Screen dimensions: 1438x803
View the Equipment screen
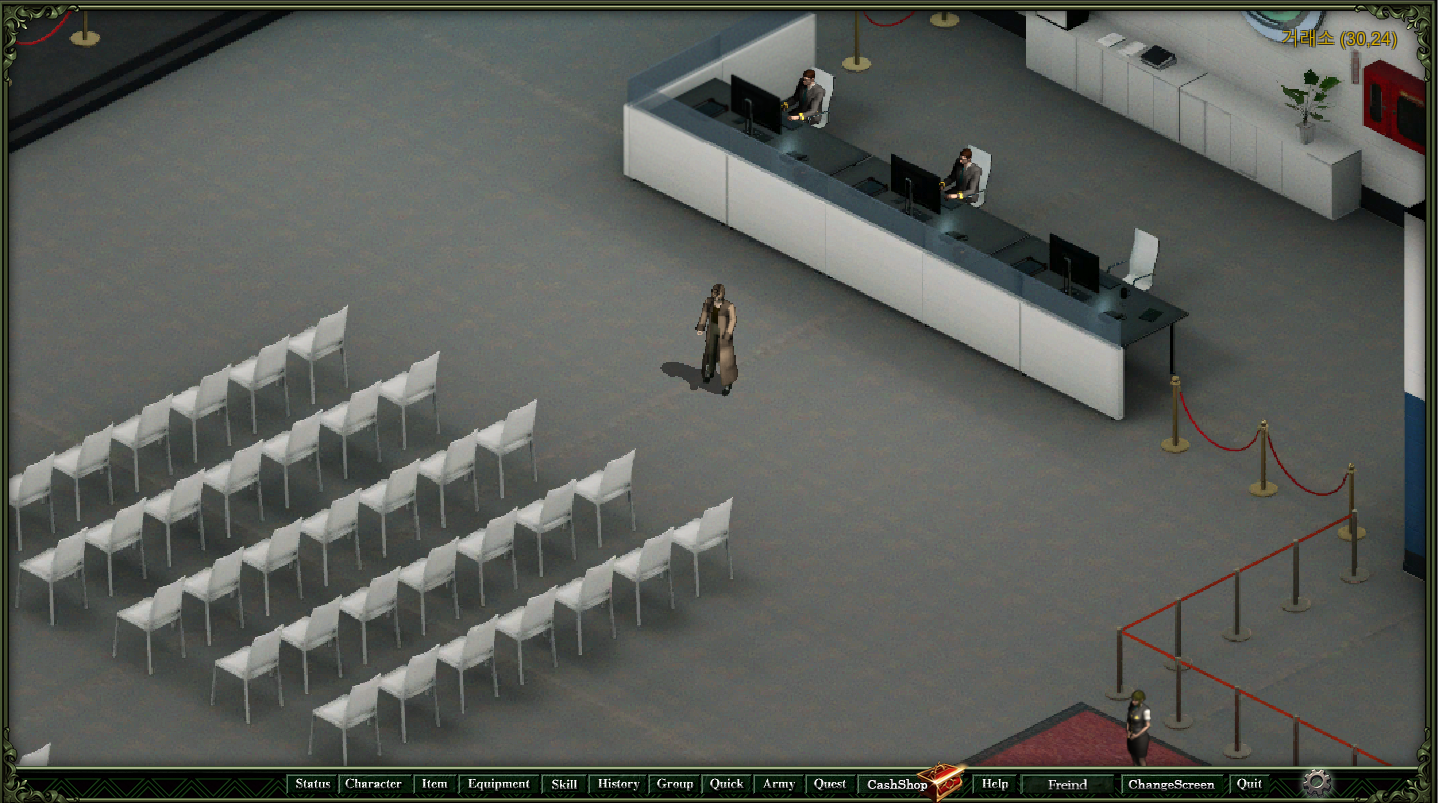coord(498,784)
